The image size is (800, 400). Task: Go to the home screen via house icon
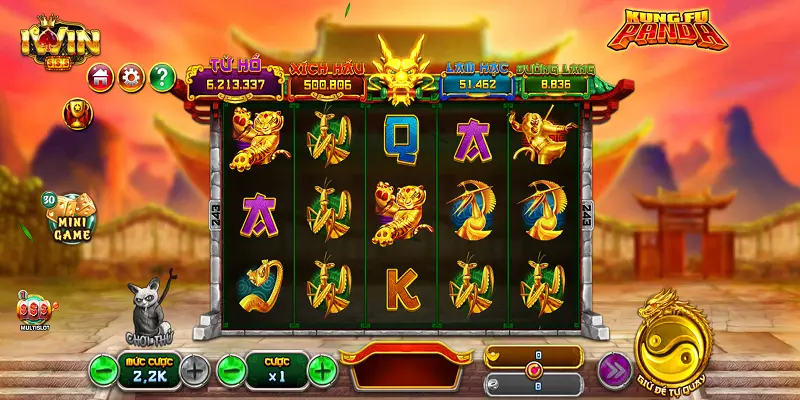tap(100, 76)
